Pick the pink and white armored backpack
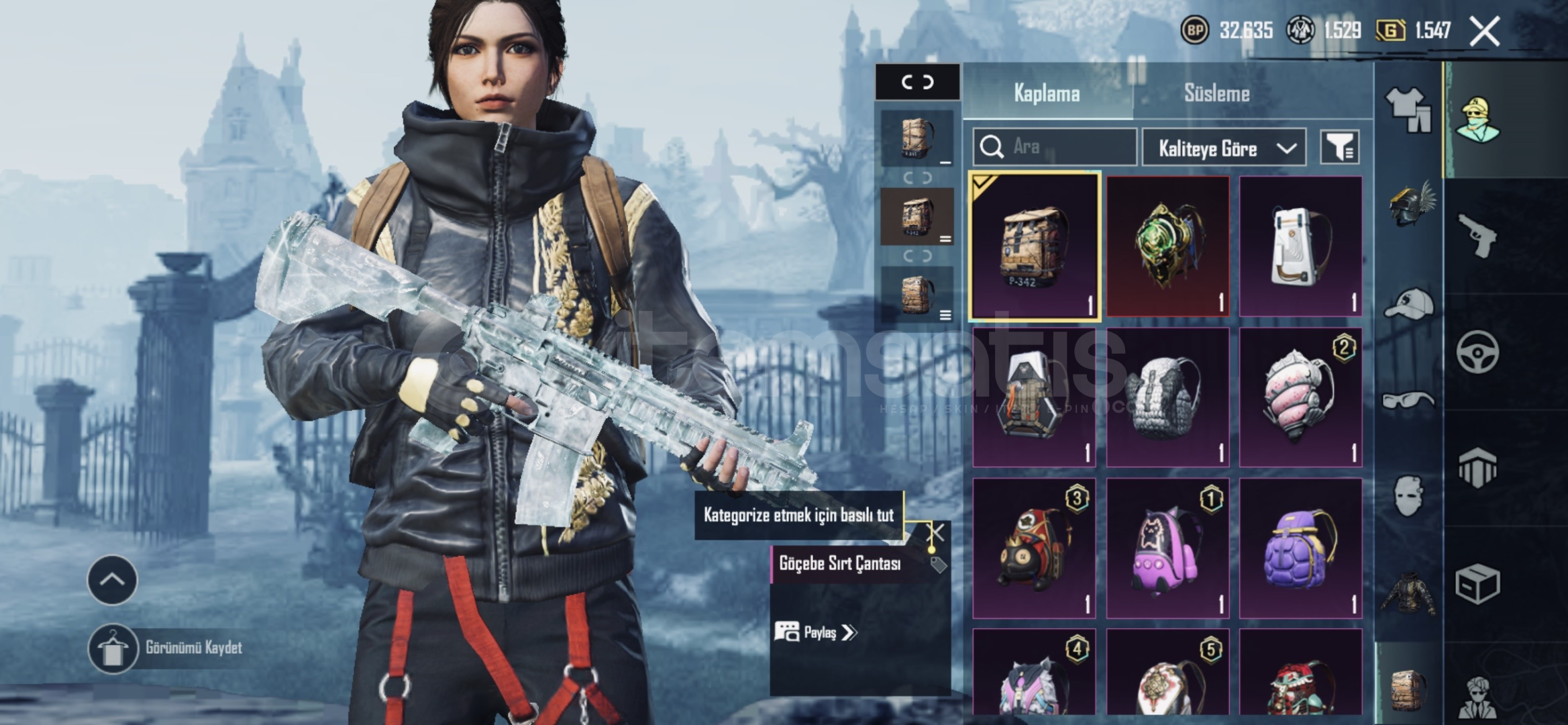This screenshot has height=725, width=1568. click(x=1300, y=397)
